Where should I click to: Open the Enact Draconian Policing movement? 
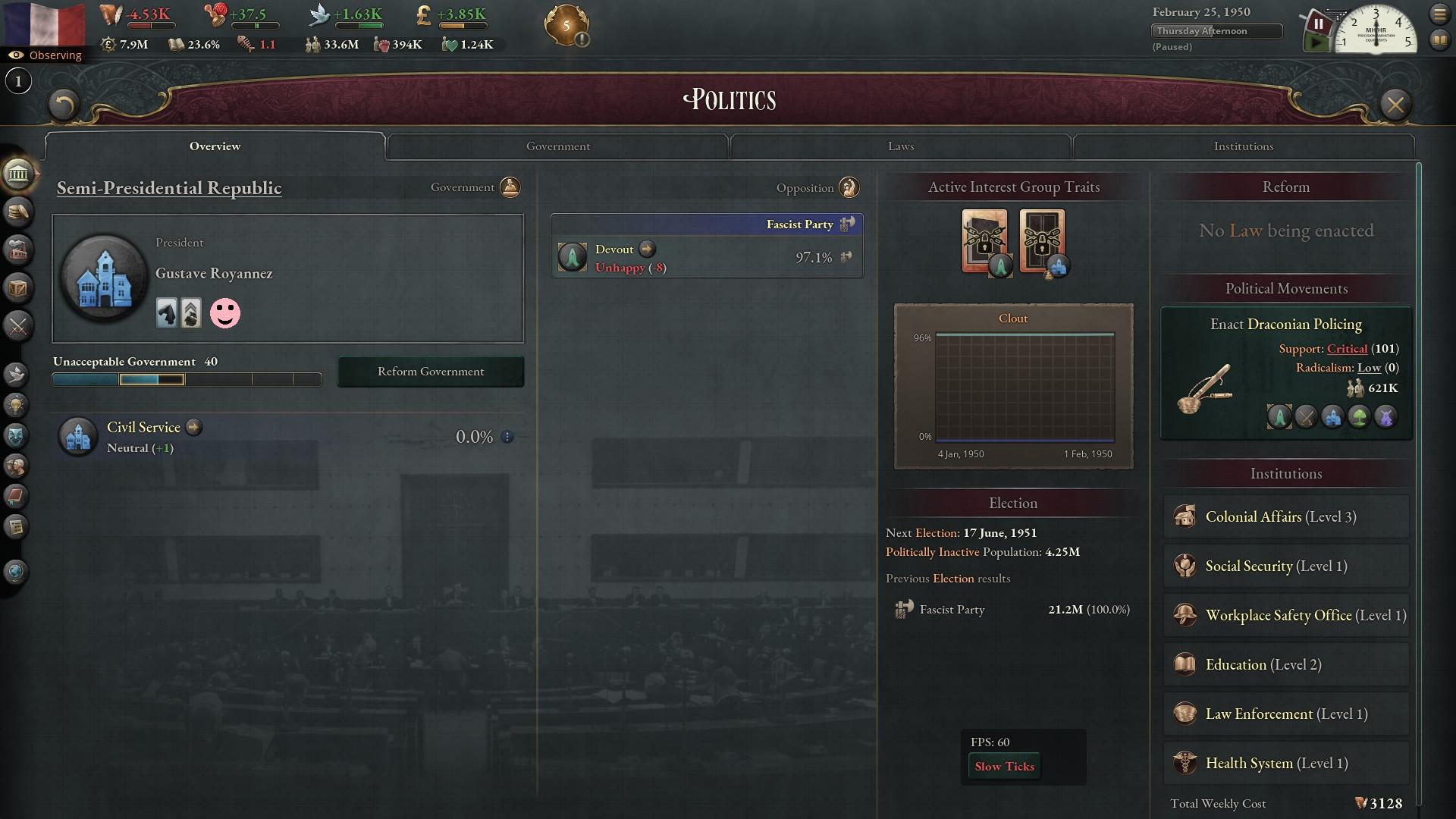pyautogui.click(x=1285, y=325)
